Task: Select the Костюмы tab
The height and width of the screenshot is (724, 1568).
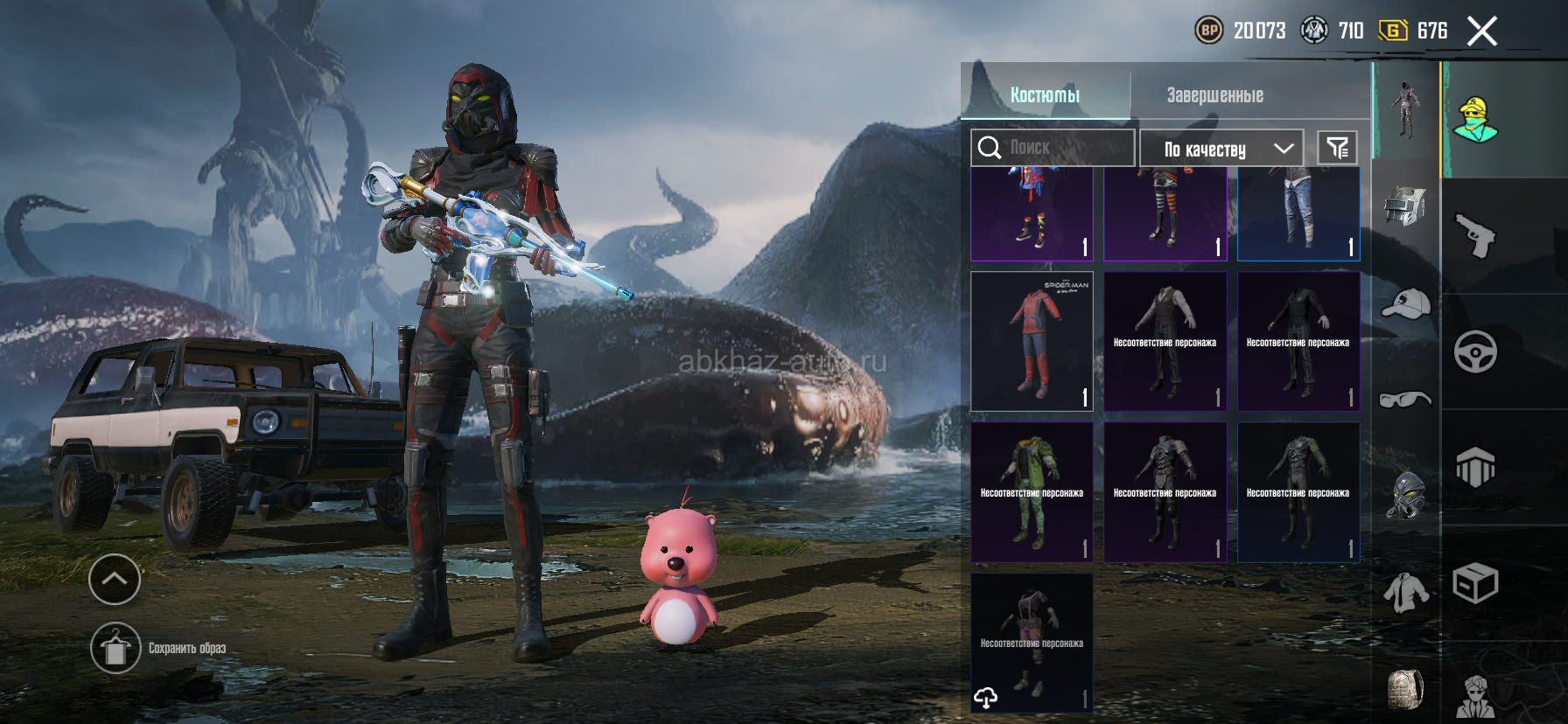Action: coord(1045,95)
